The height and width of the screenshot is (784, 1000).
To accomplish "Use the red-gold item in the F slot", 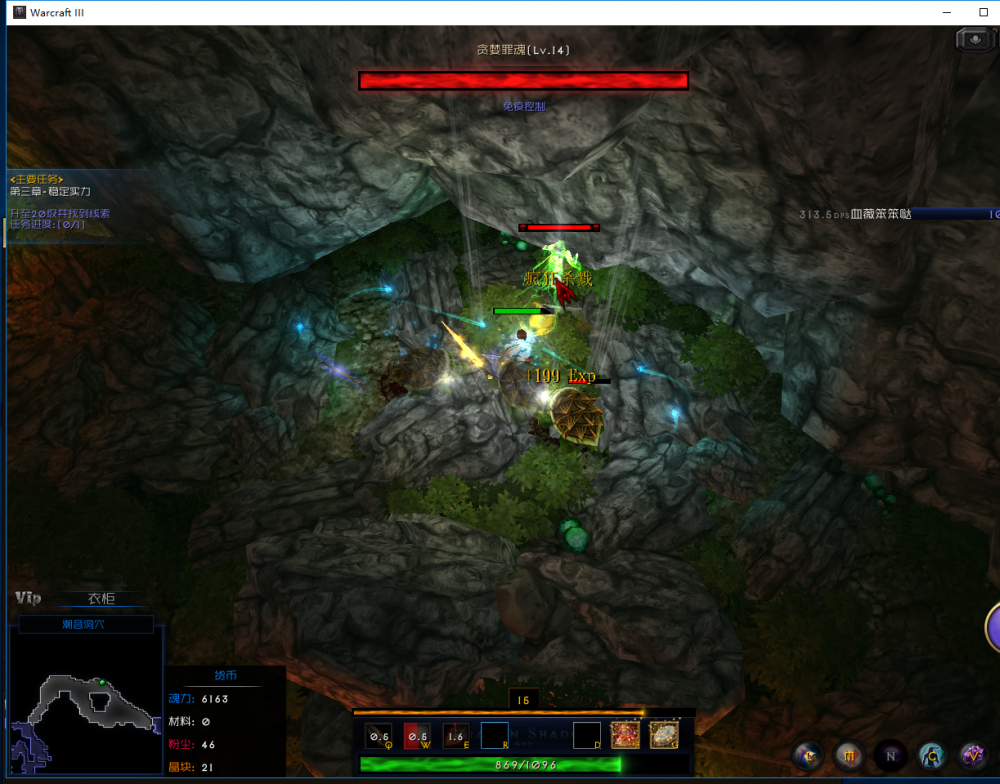I will click(625, 736).
